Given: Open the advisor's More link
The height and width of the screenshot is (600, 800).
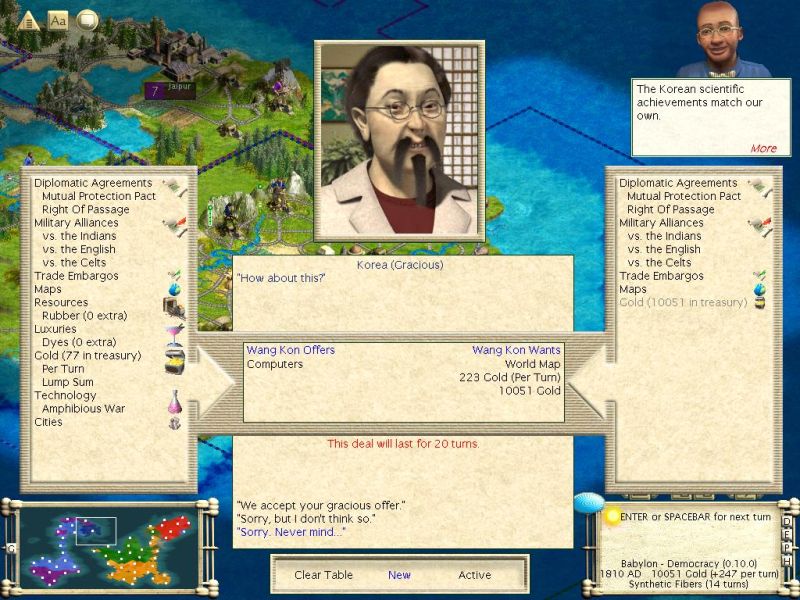Looking at the screenshot, I should click(x=763, y=148).
